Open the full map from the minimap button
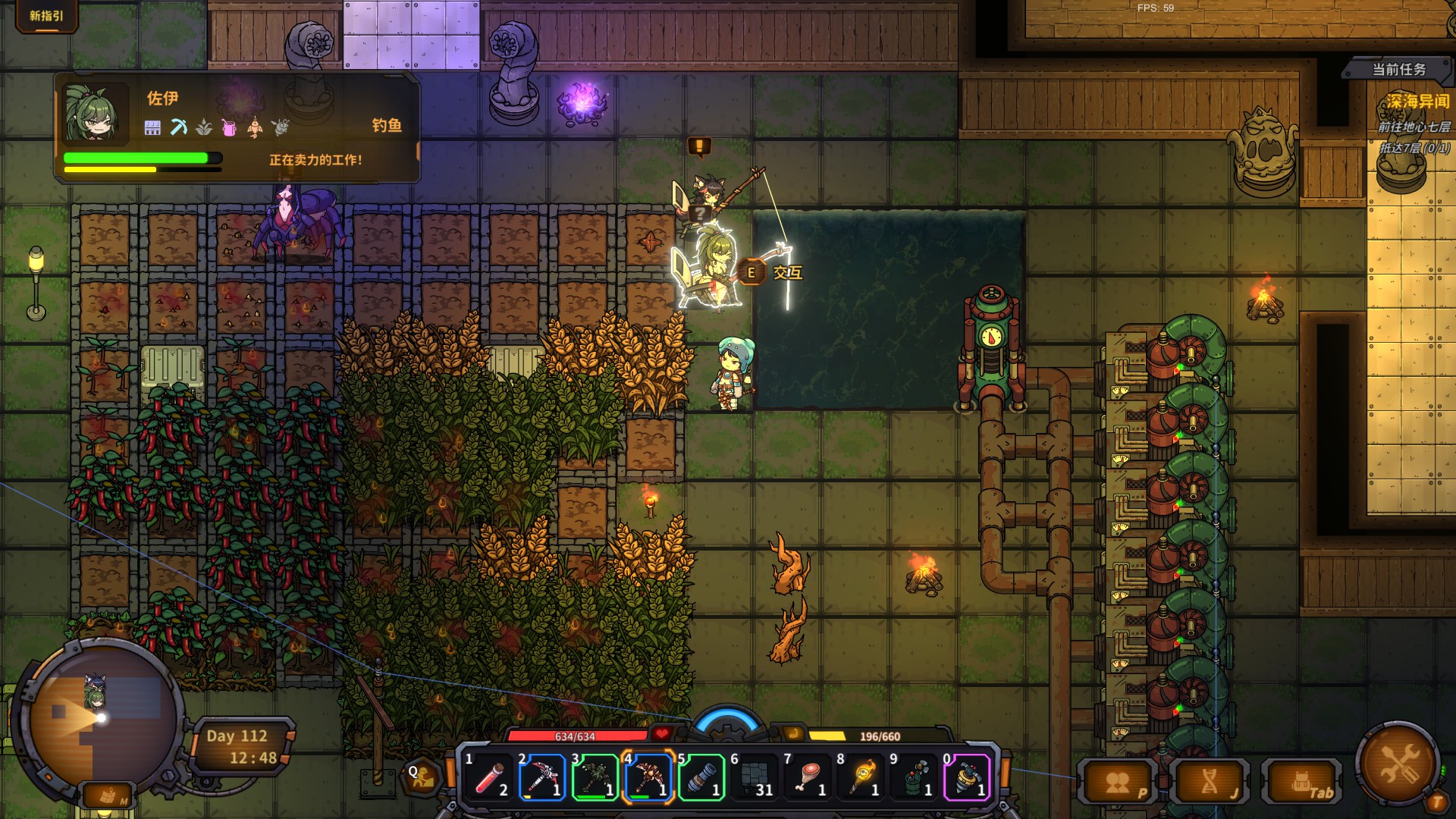 point(108,796)
